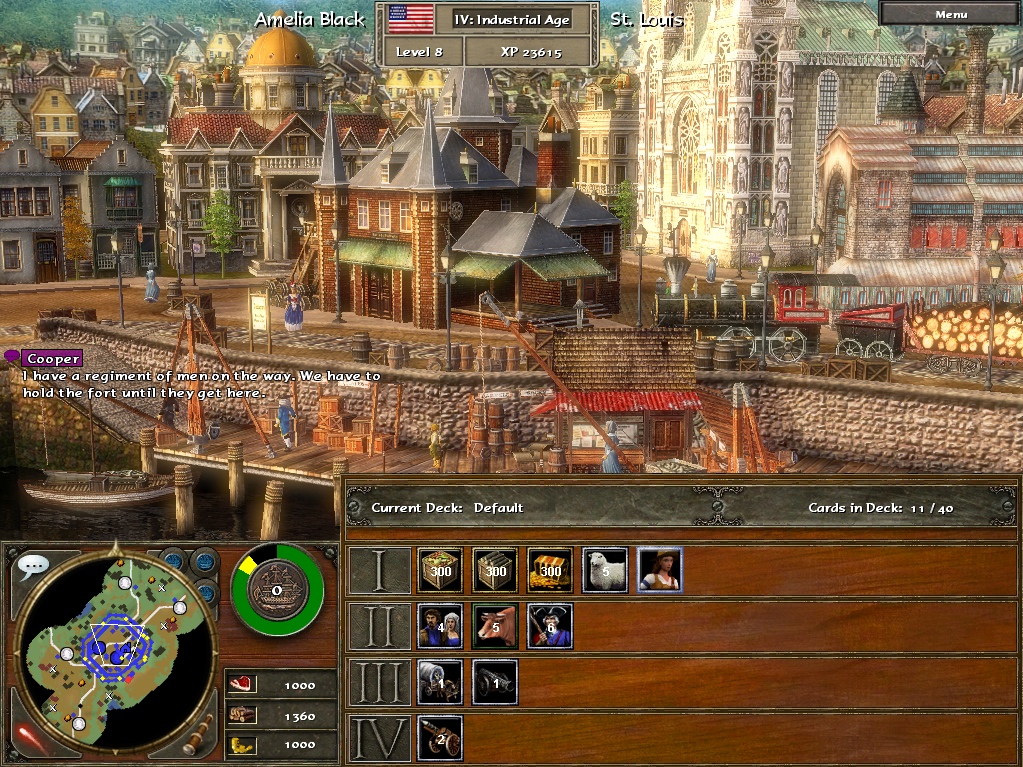Select the woman portrait card in row I

coord(660,570)
